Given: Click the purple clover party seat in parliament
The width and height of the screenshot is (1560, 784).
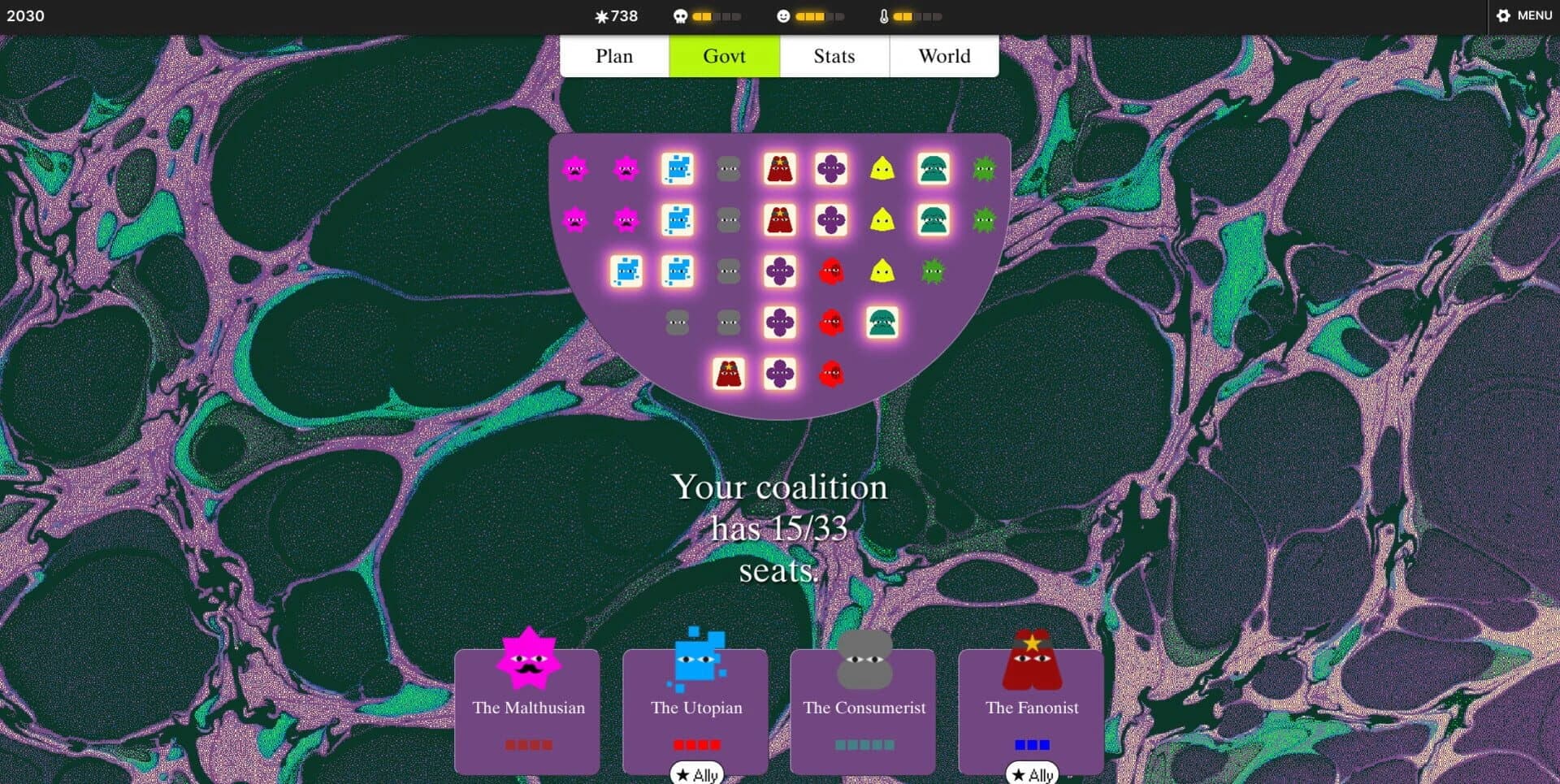Looking at the screenshot, I should click(831, 168).
